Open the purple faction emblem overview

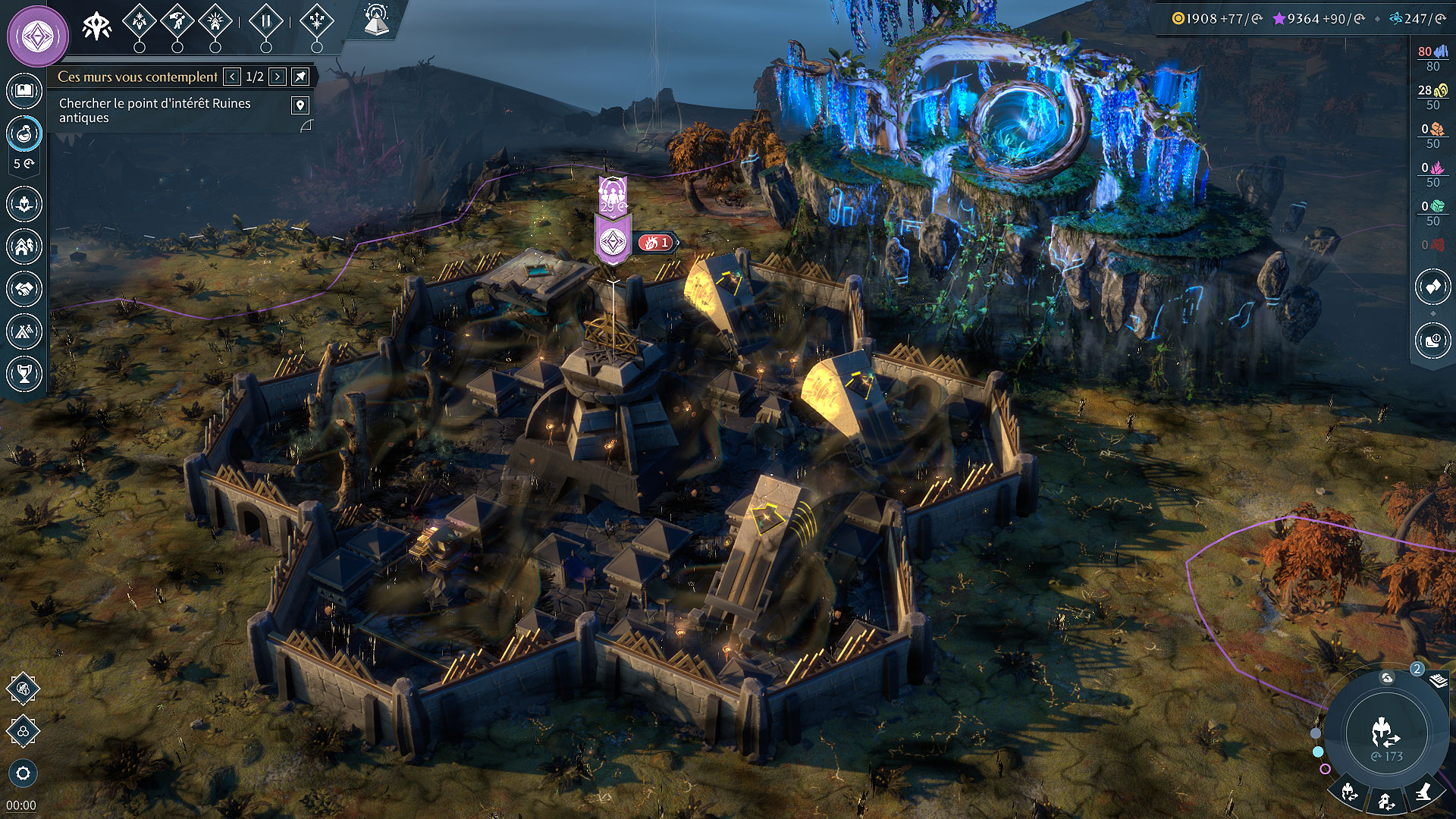[37, 36]
